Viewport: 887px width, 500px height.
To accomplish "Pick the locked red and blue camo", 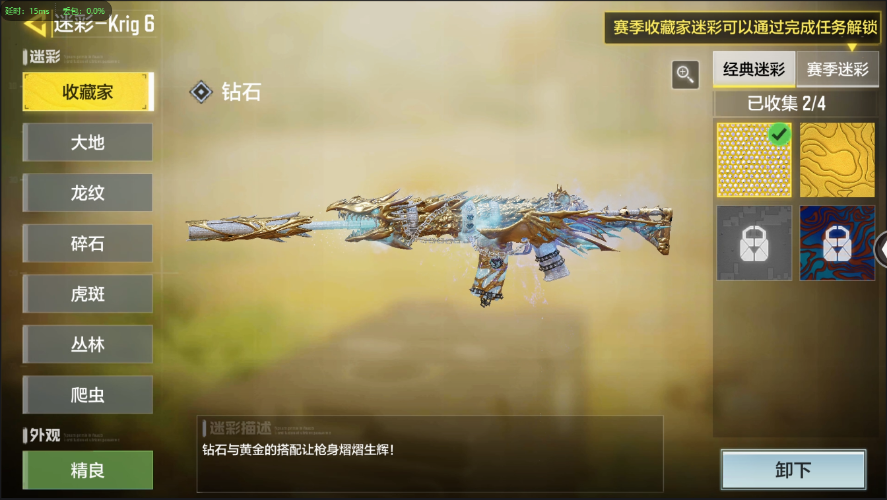I will (x=837, y=243).
